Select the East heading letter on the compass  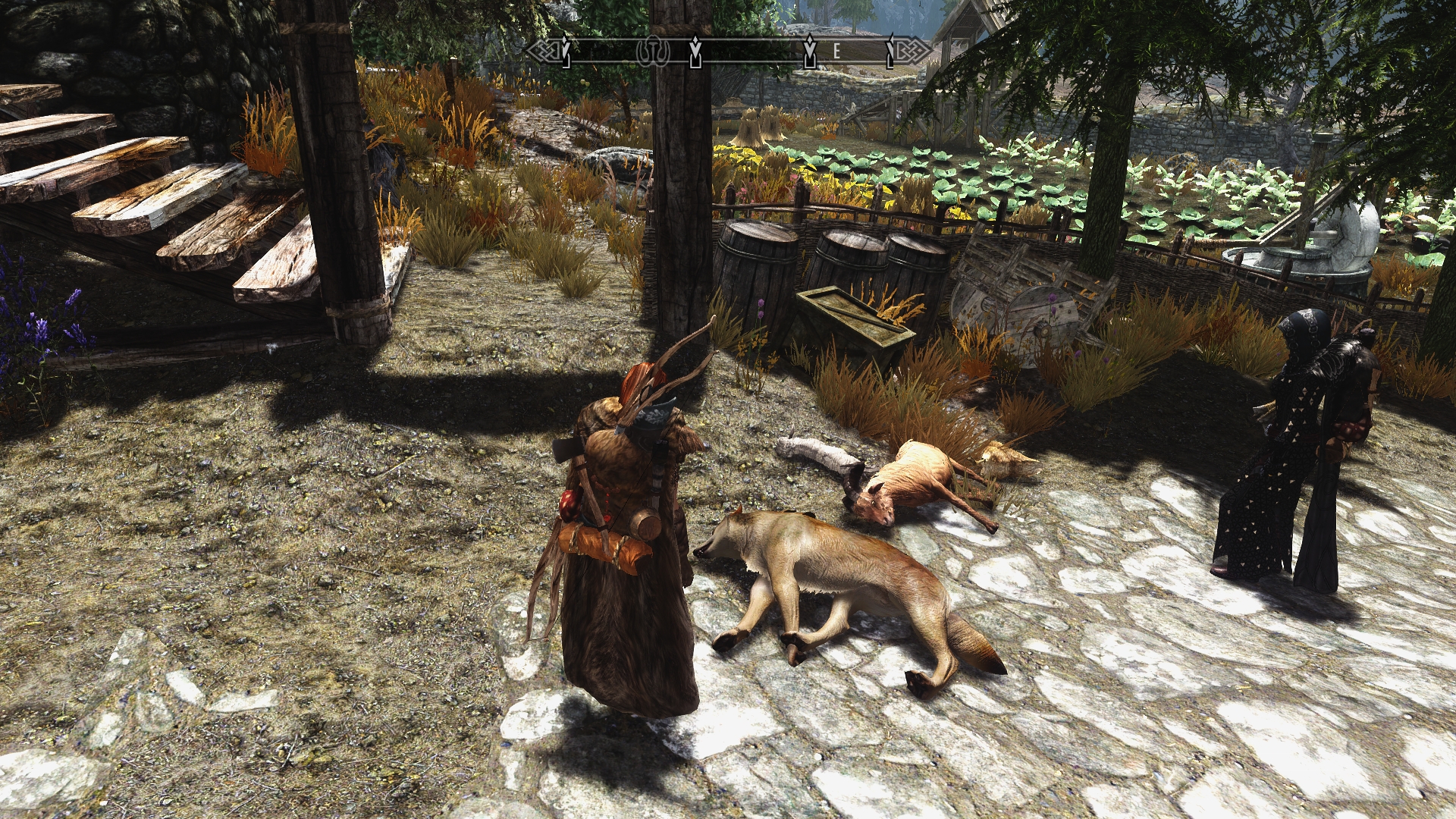pyautogui.click(x=837, y=51)
